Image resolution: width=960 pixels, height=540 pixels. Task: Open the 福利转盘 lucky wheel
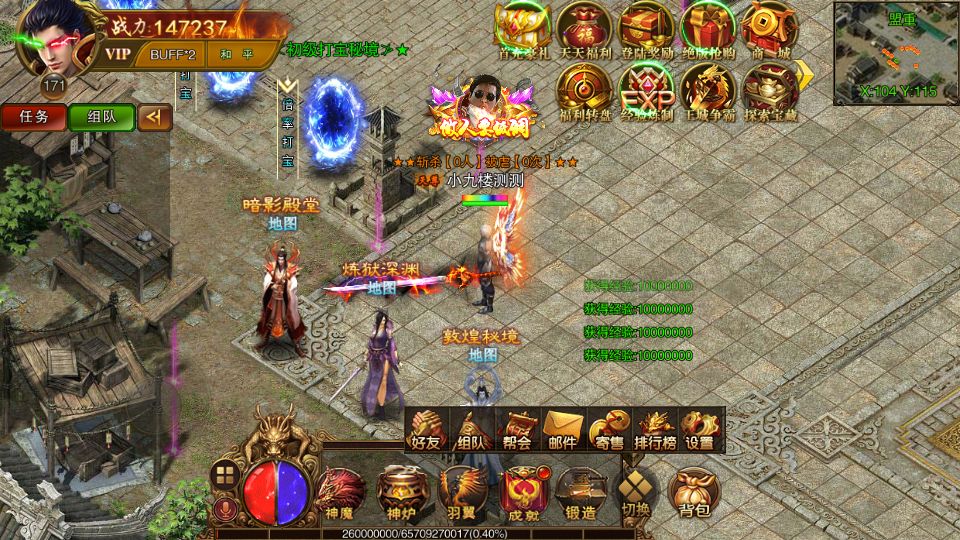point(585,90)
